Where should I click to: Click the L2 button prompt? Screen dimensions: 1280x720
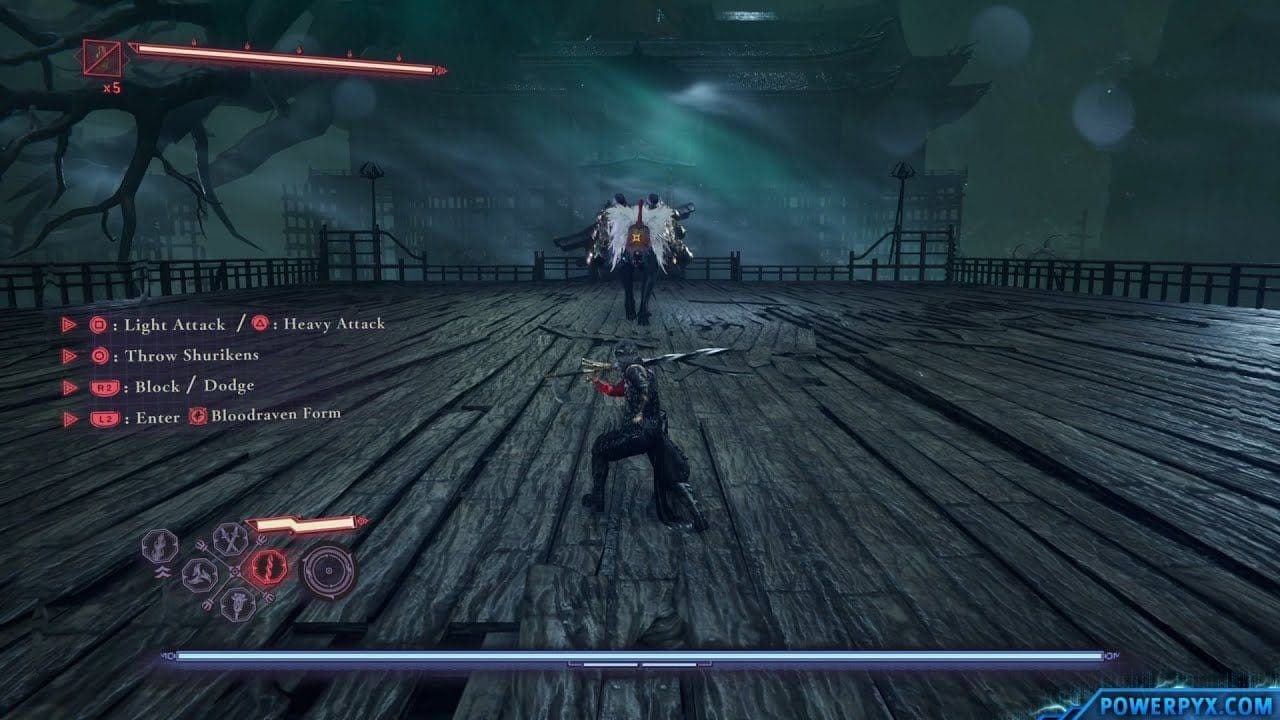105,416
